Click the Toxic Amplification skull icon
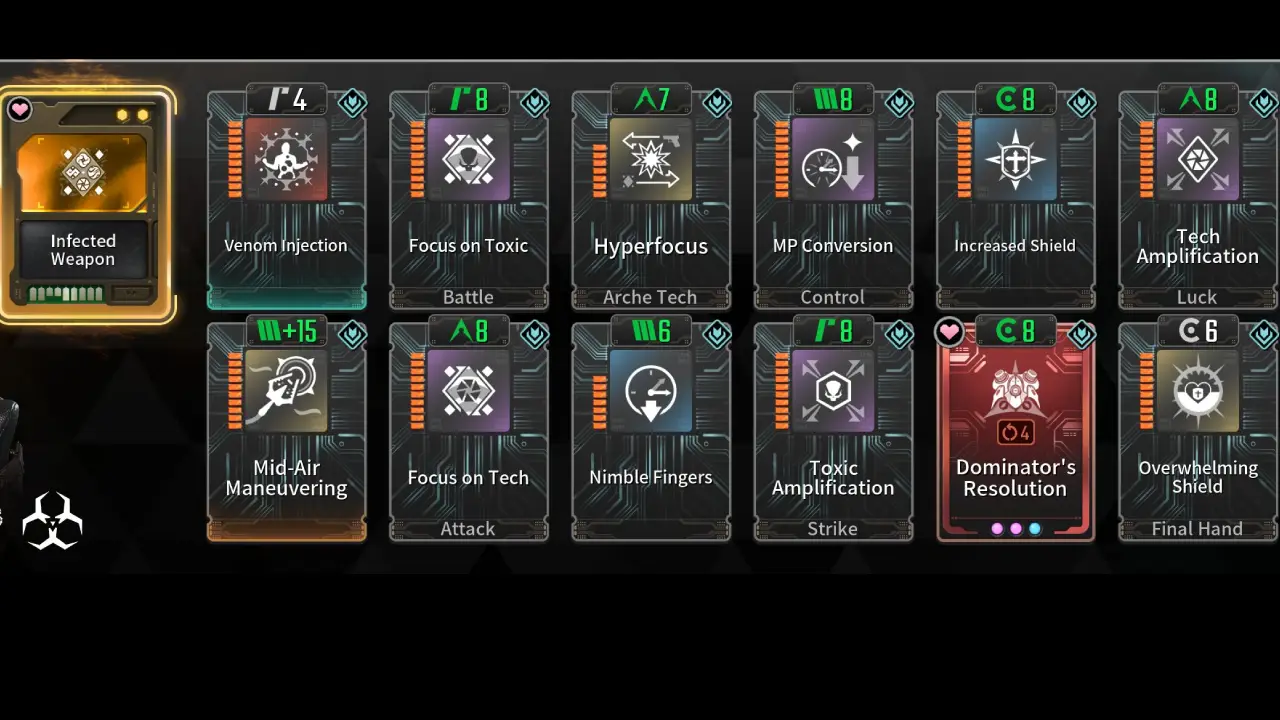The image size is (1280, 720). [x=832, y=392]
